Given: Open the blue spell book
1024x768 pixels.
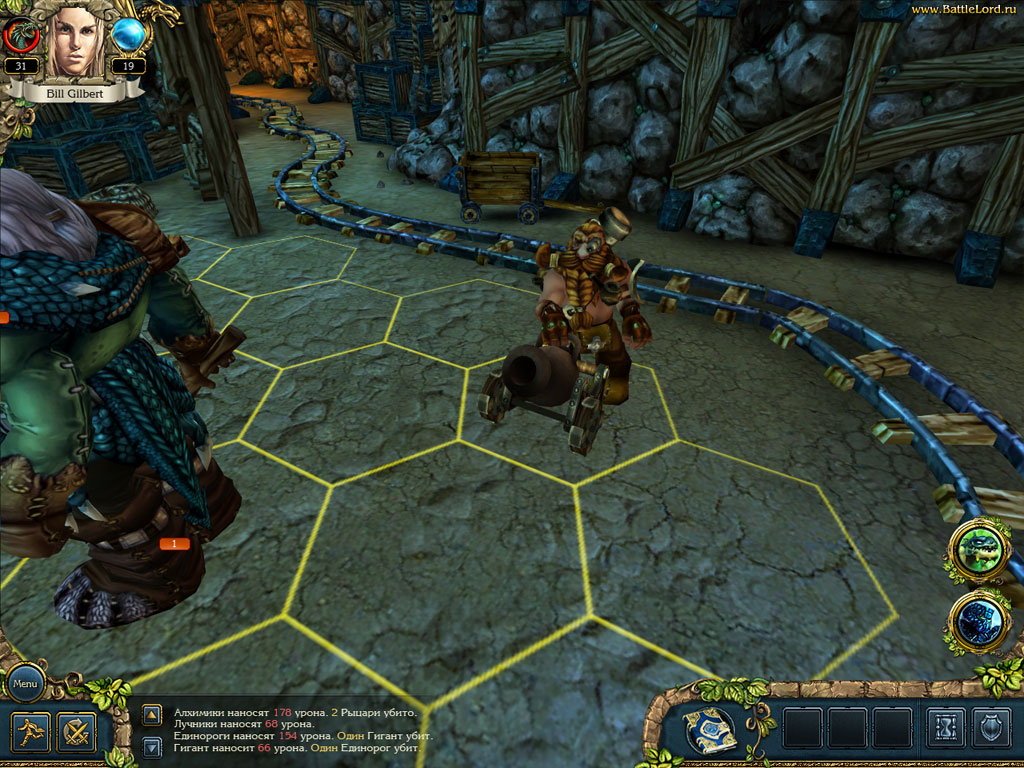Looking at the screenshot, I should (710, 730).
